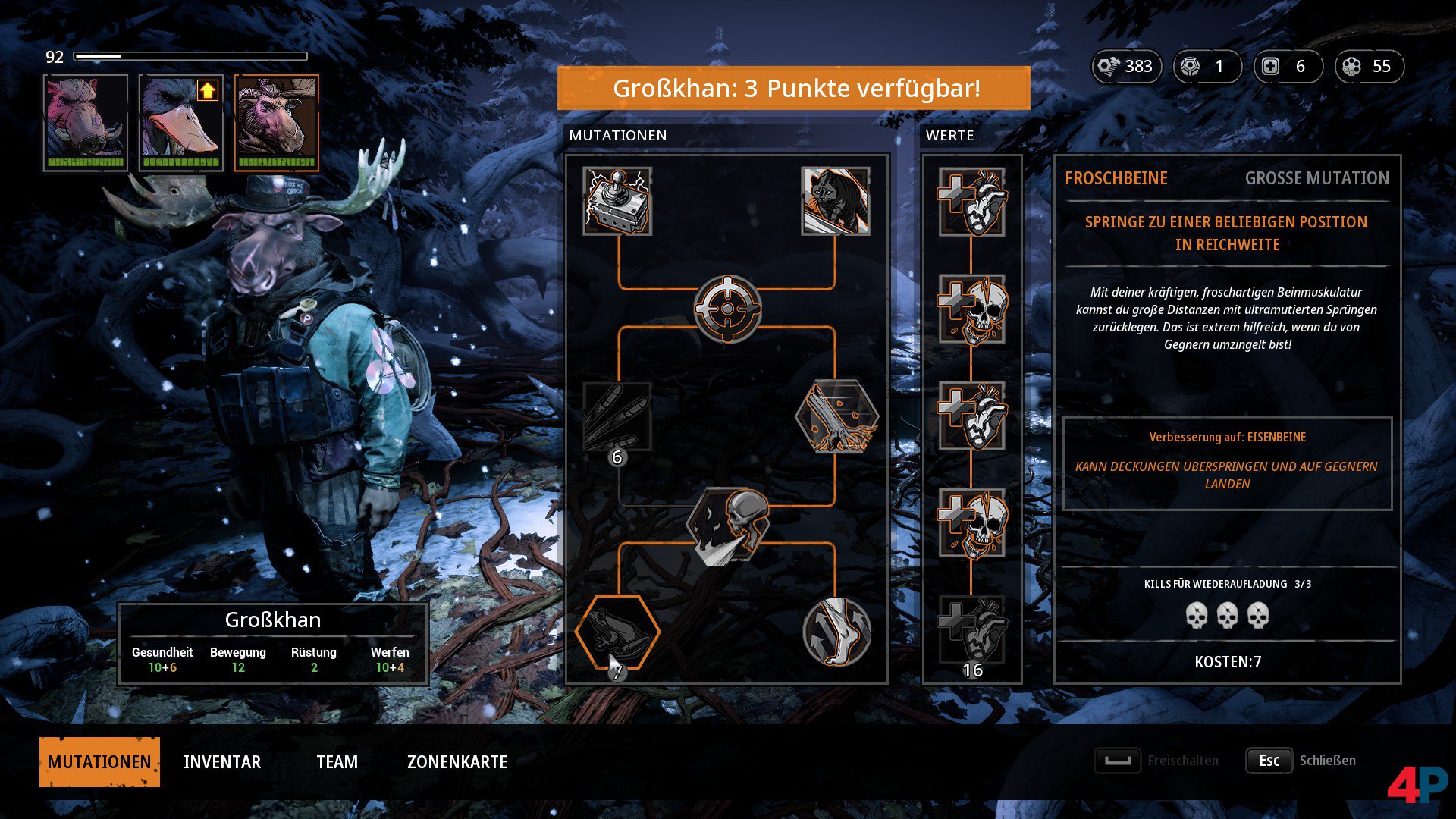
Task: Select the boar character portrait
Action: (86, 122)
